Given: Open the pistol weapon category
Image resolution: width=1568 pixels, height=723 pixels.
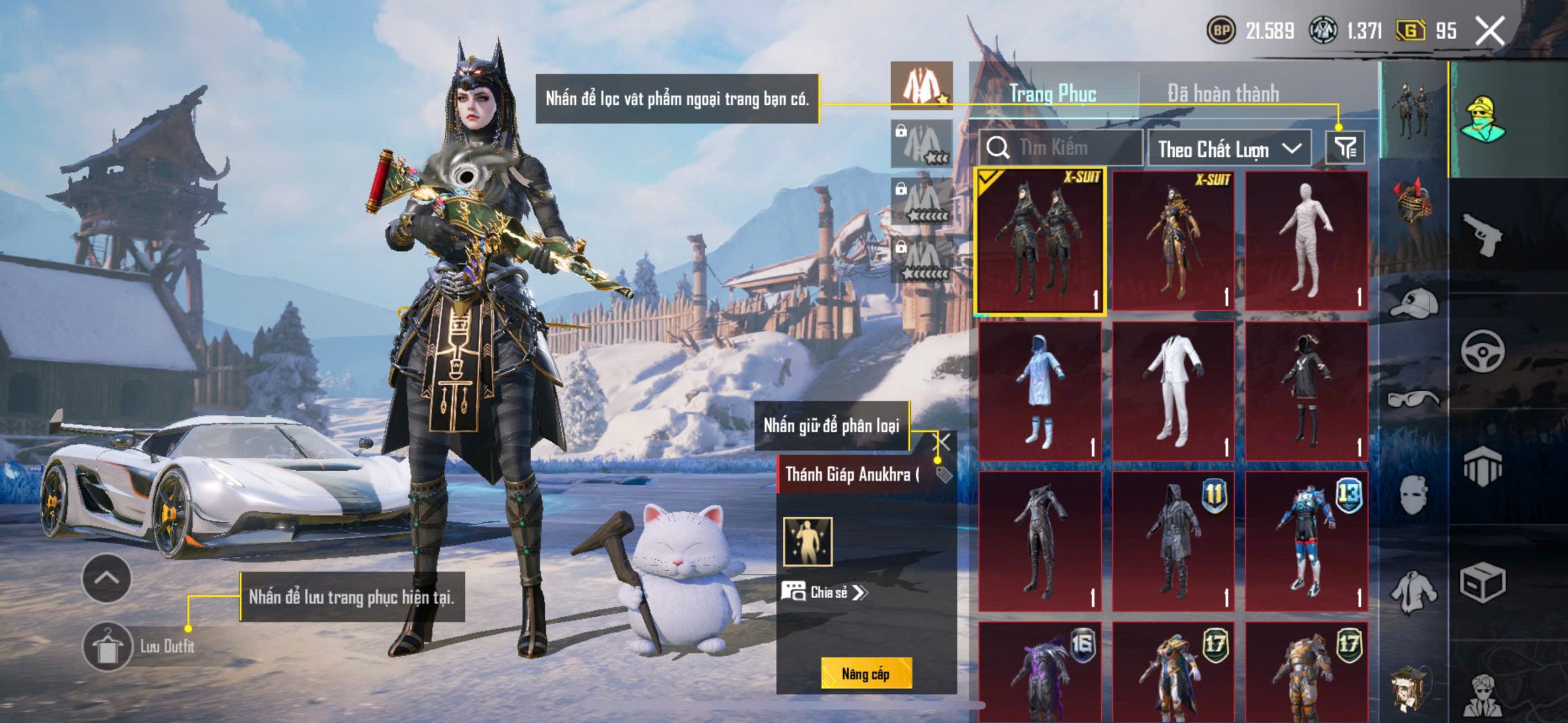Looking at the screenshot, I should [1483, 233].
